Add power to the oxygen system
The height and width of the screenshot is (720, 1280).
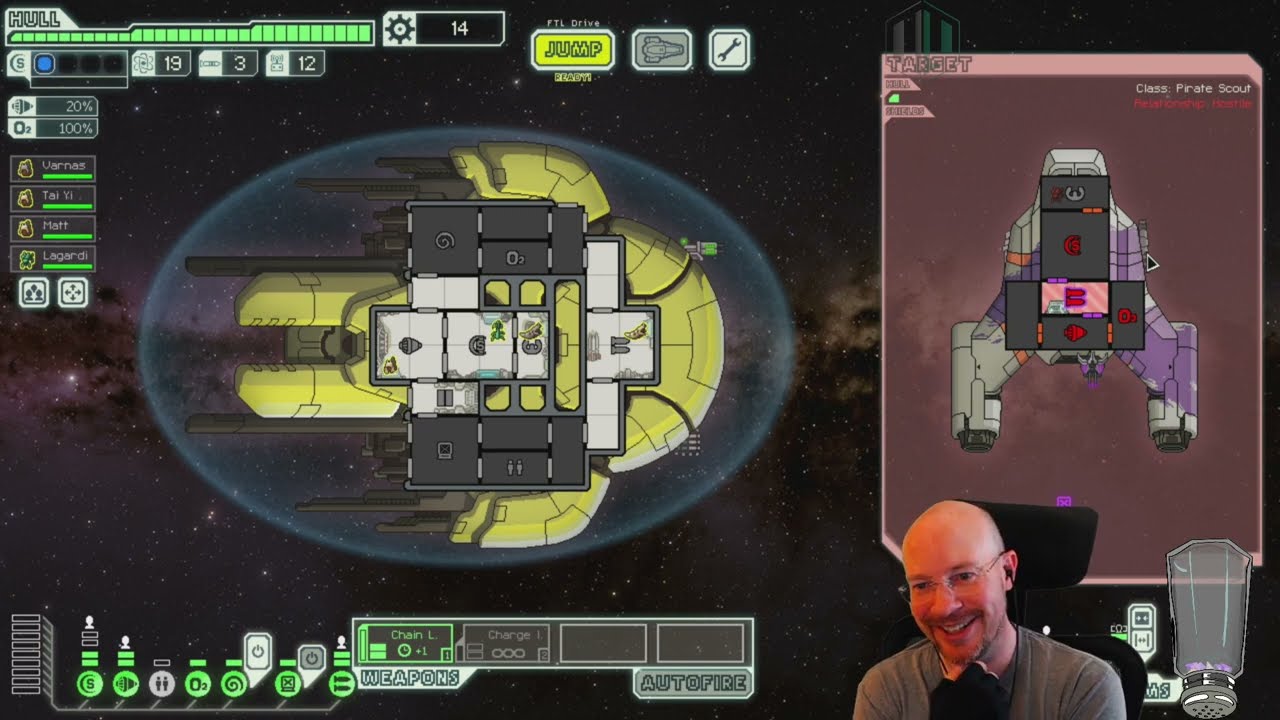(x=198, y=684)
